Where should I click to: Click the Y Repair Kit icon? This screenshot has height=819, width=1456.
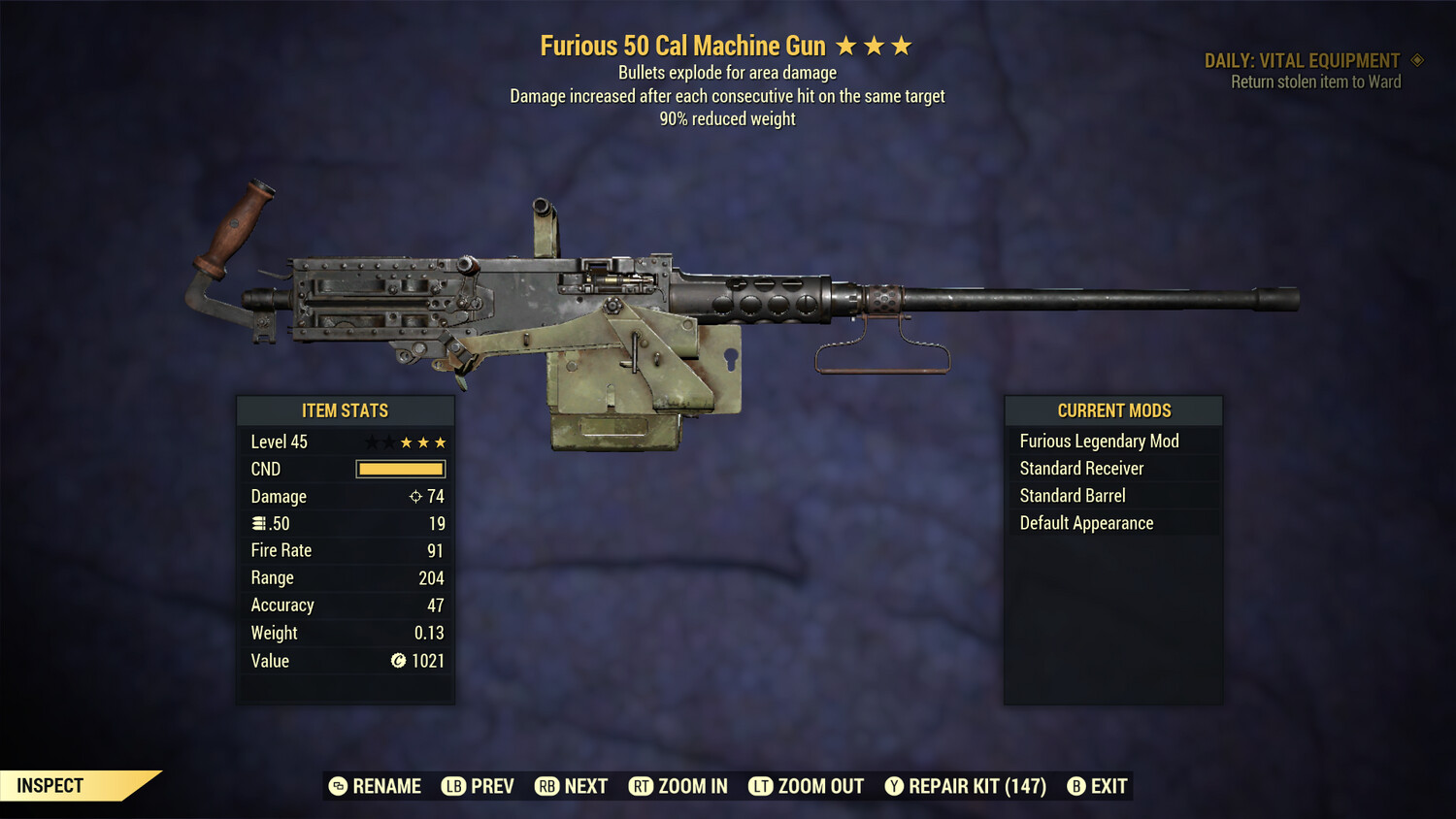894,786
